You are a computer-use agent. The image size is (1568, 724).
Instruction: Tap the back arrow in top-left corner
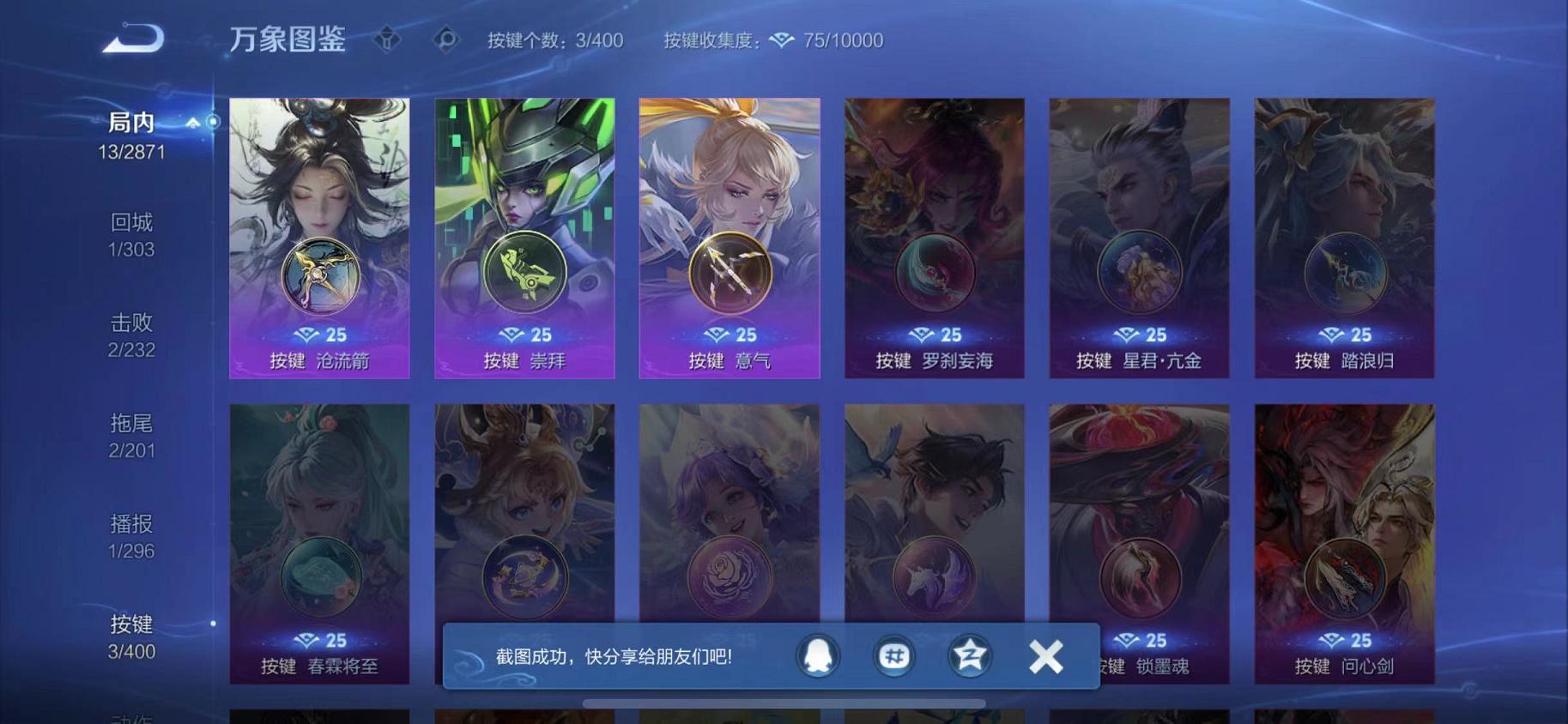tap(133, 38)
